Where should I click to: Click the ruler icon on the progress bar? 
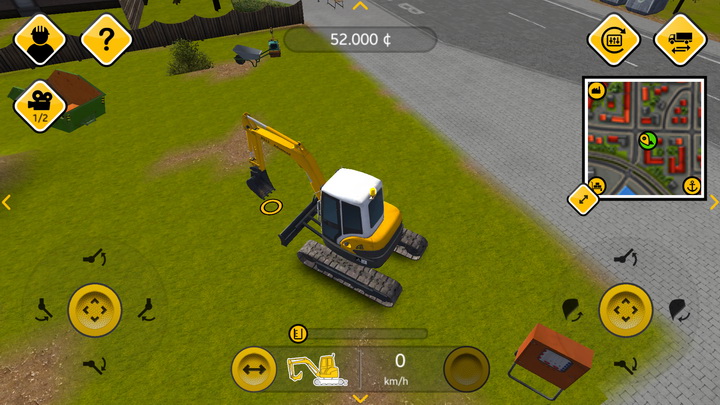click(296, 334)
